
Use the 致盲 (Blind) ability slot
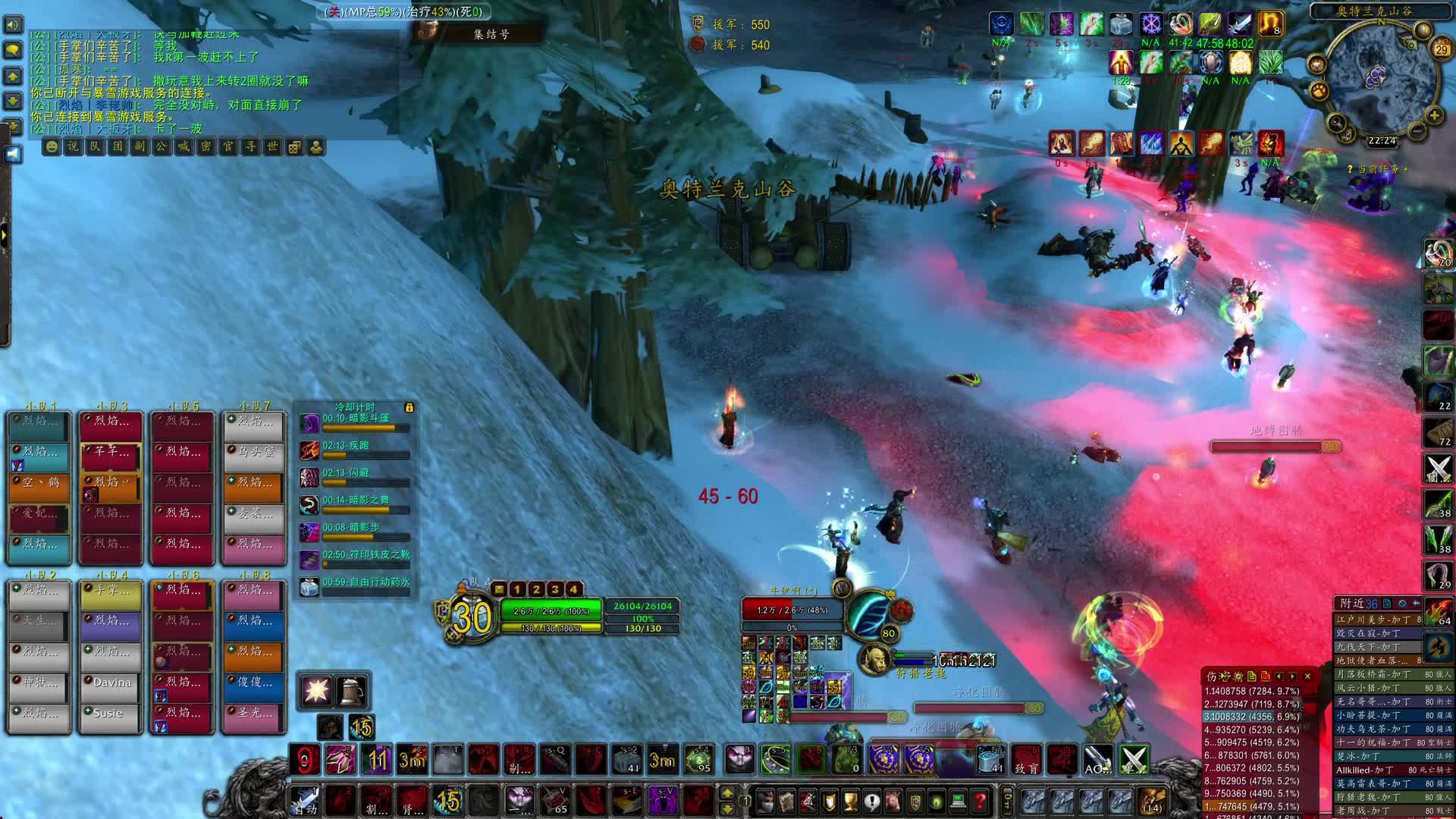(1026, 760)
